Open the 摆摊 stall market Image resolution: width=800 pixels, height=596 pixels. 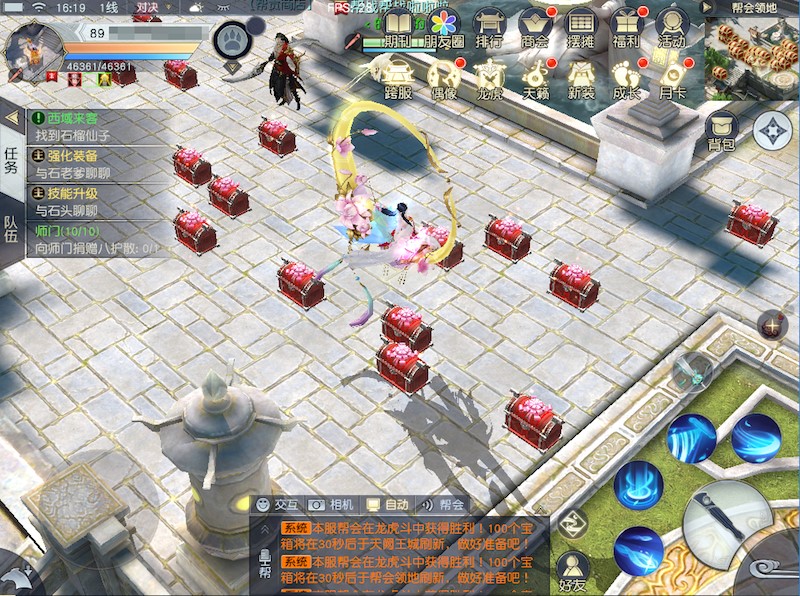pos(581,28)
